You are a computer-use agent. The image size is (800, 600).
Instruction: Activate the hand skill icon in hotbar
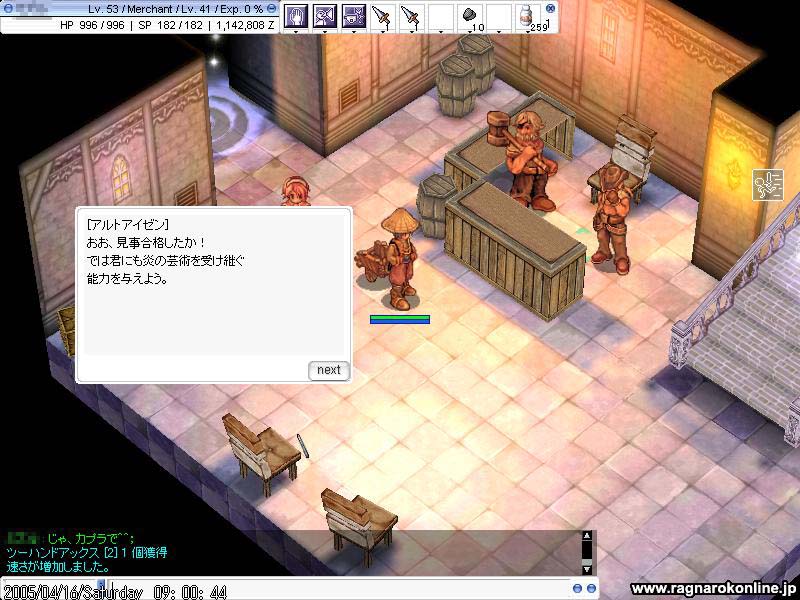click(x=295, y=16)
